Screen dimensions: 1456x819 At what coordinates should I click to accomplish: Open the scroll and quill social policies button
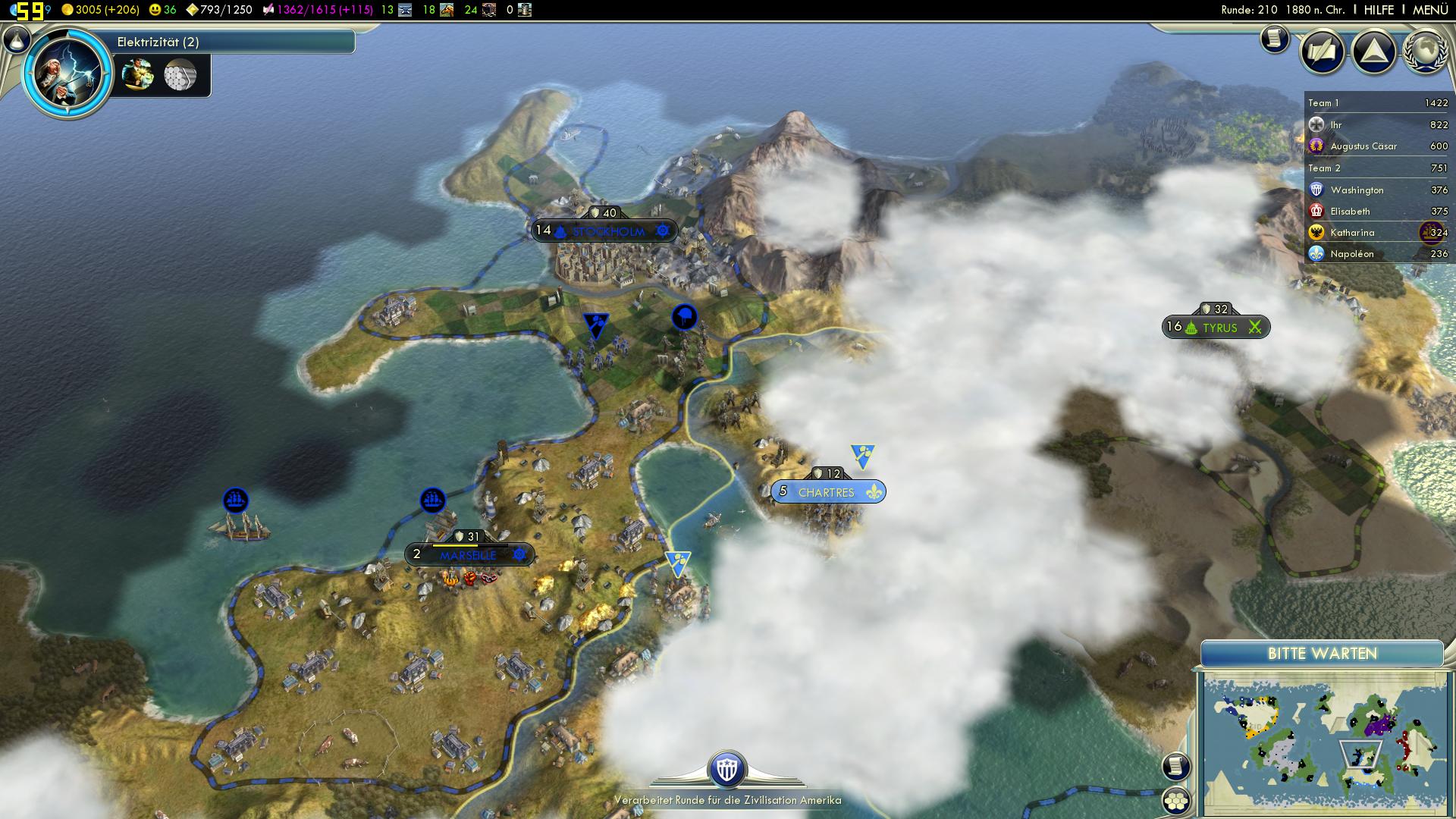click(x=1322, y=52)
